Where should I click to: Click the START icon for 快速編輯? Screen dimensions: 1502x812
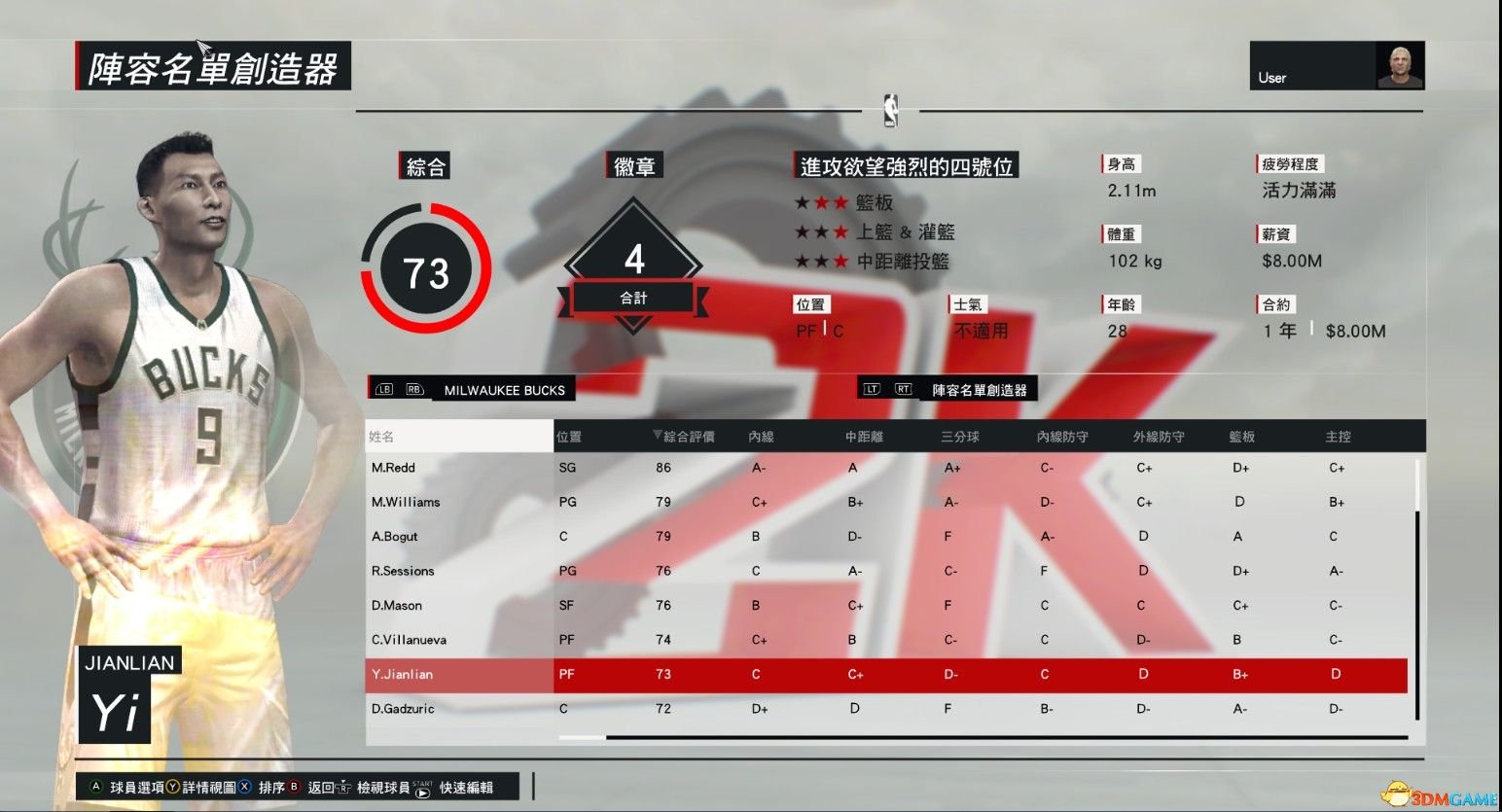tap(420, 788)
